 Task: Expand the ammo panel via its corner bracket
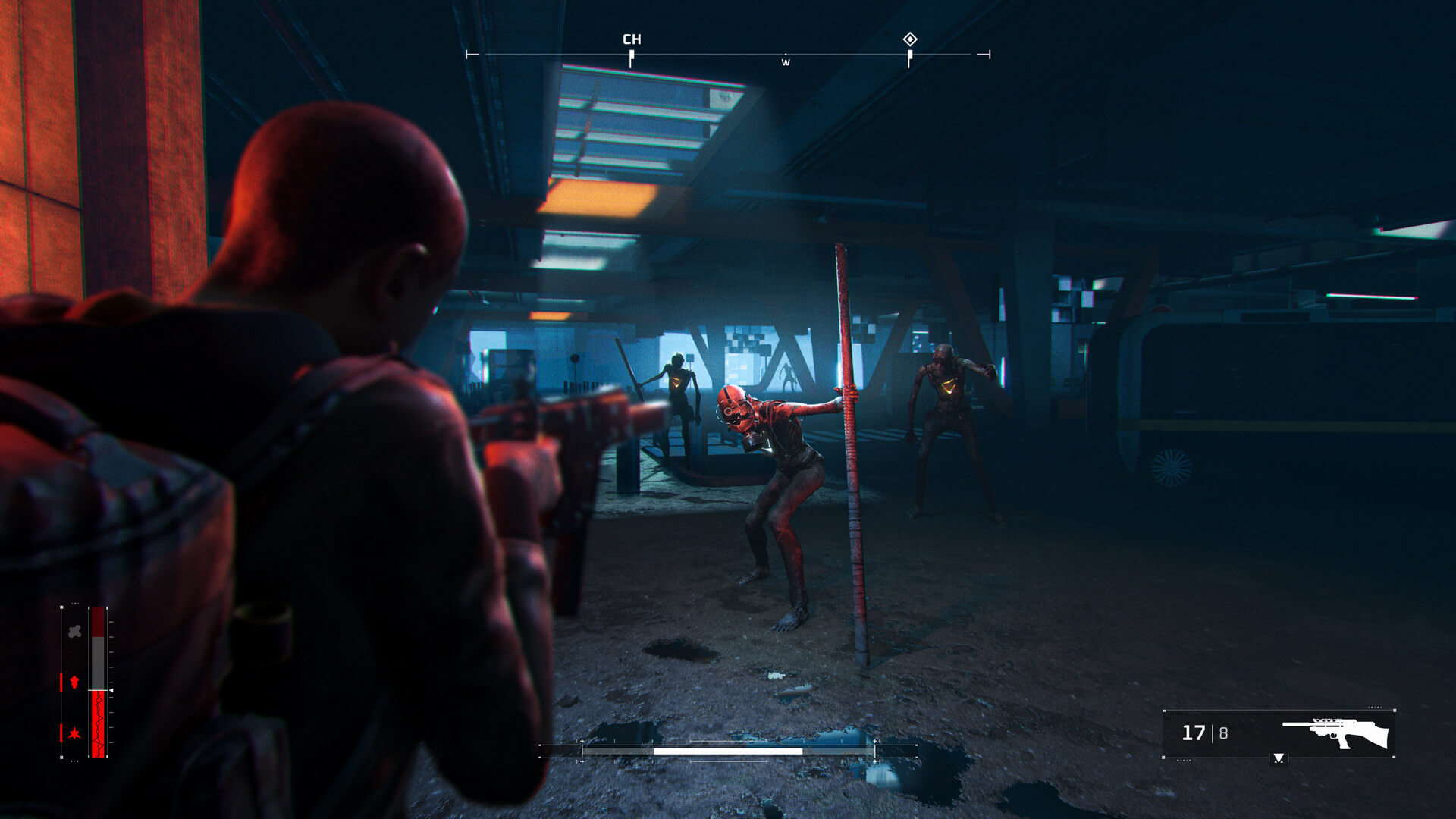1163,711
